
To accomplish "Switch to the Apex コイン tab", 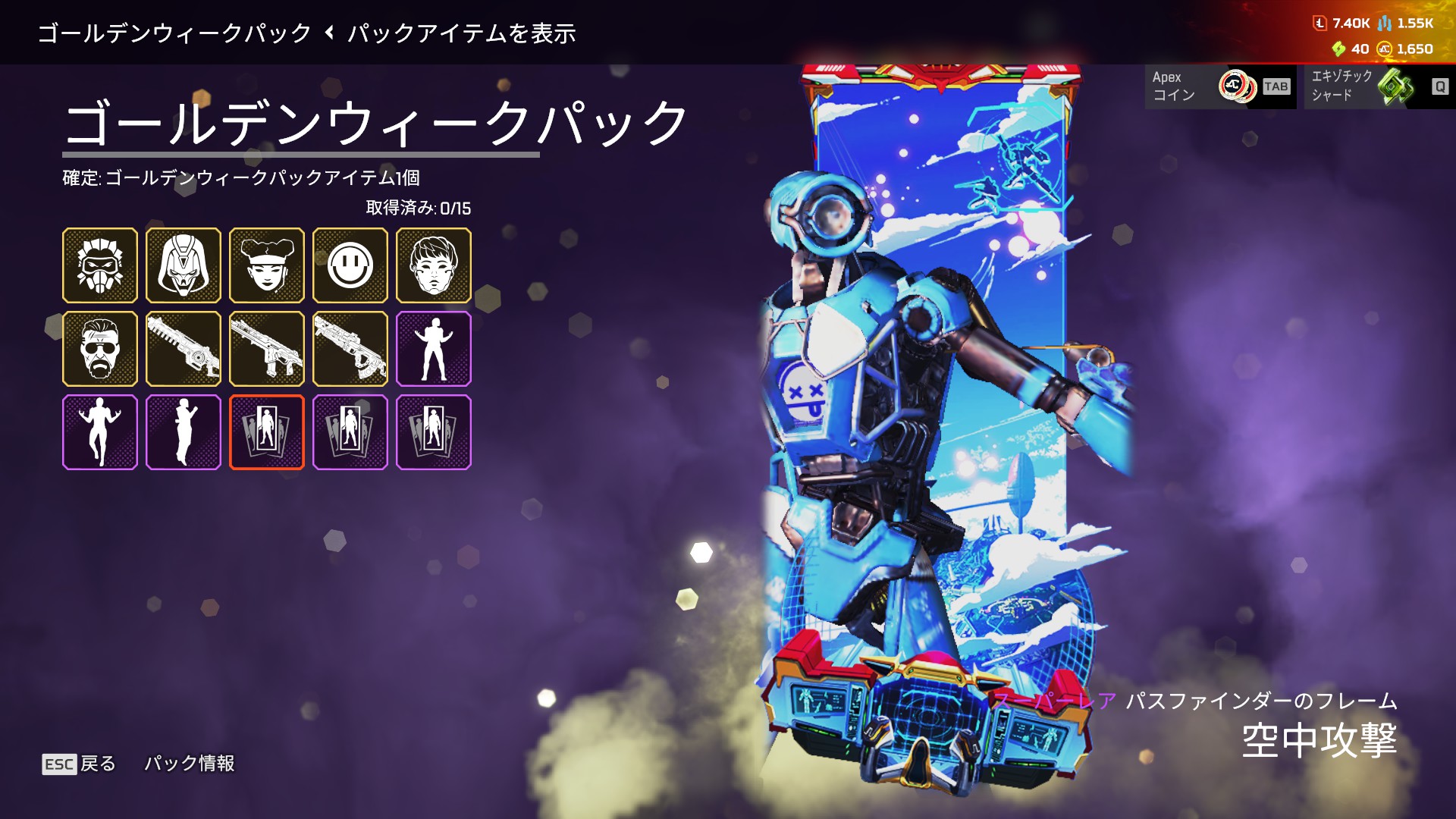I will [1220, 86].
